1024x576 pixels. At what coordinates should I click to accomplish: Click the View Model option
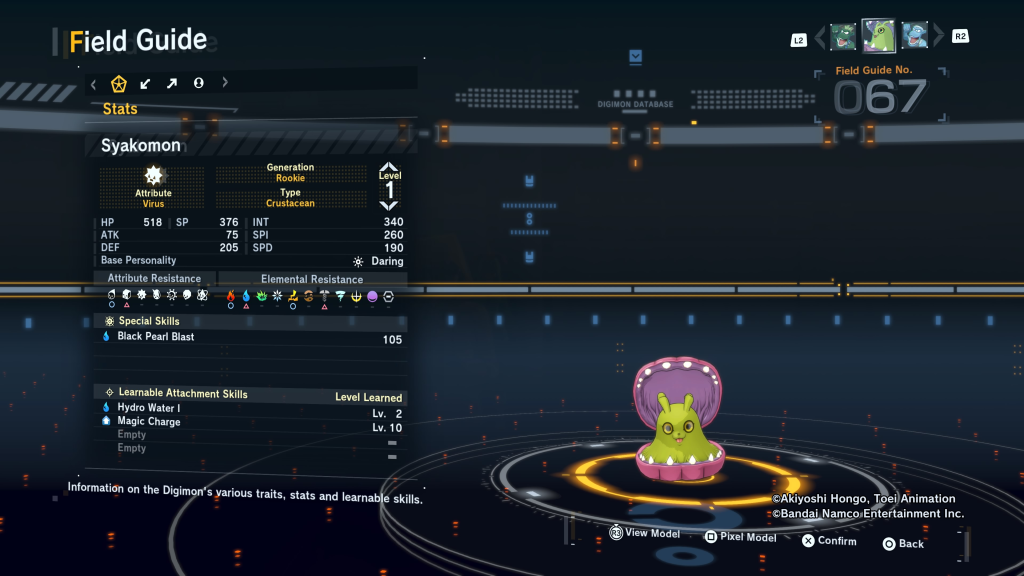pos(645,534)
